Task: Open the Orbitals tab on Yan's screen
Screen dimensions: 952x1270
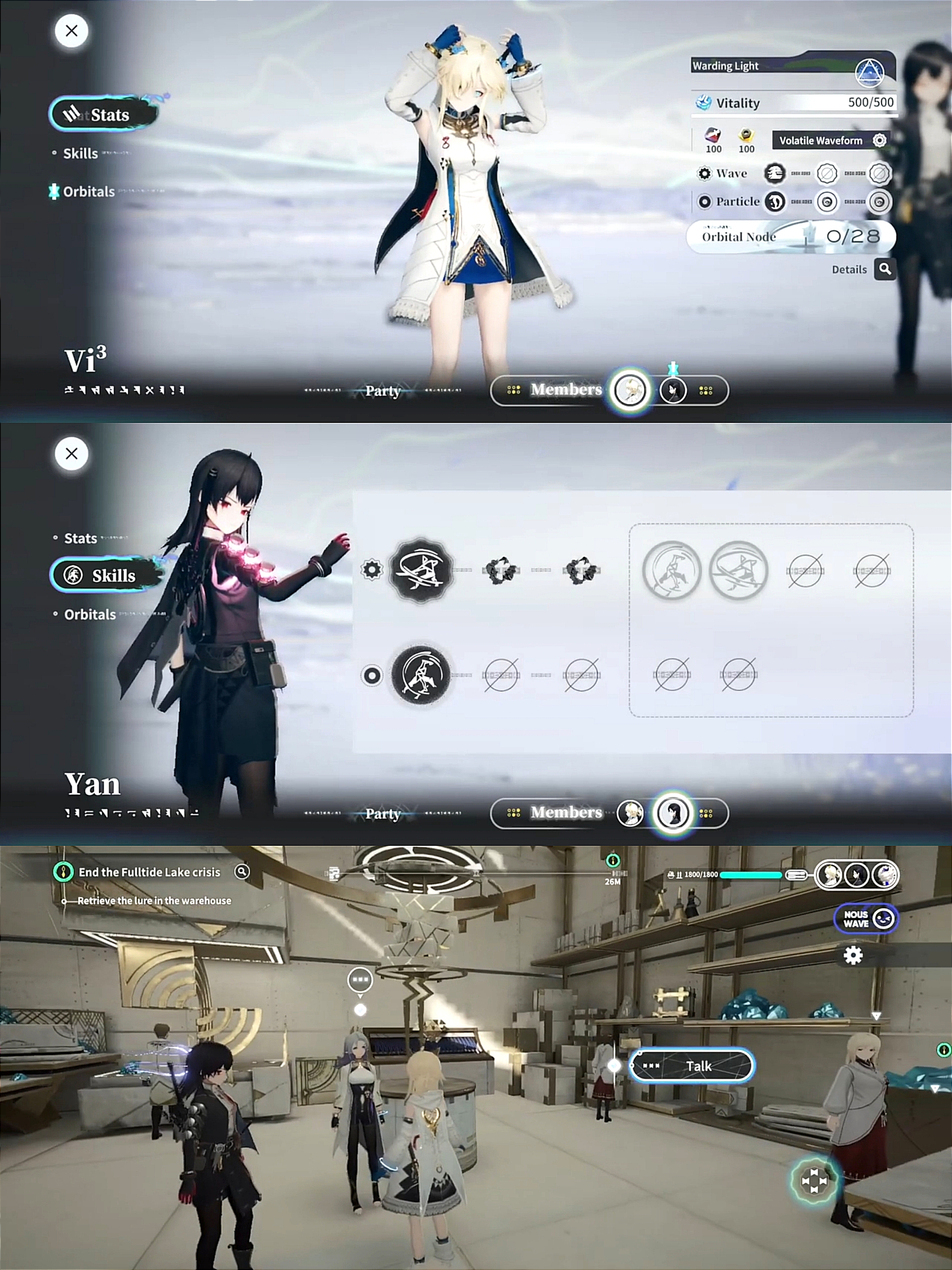Action: (89, 615)
